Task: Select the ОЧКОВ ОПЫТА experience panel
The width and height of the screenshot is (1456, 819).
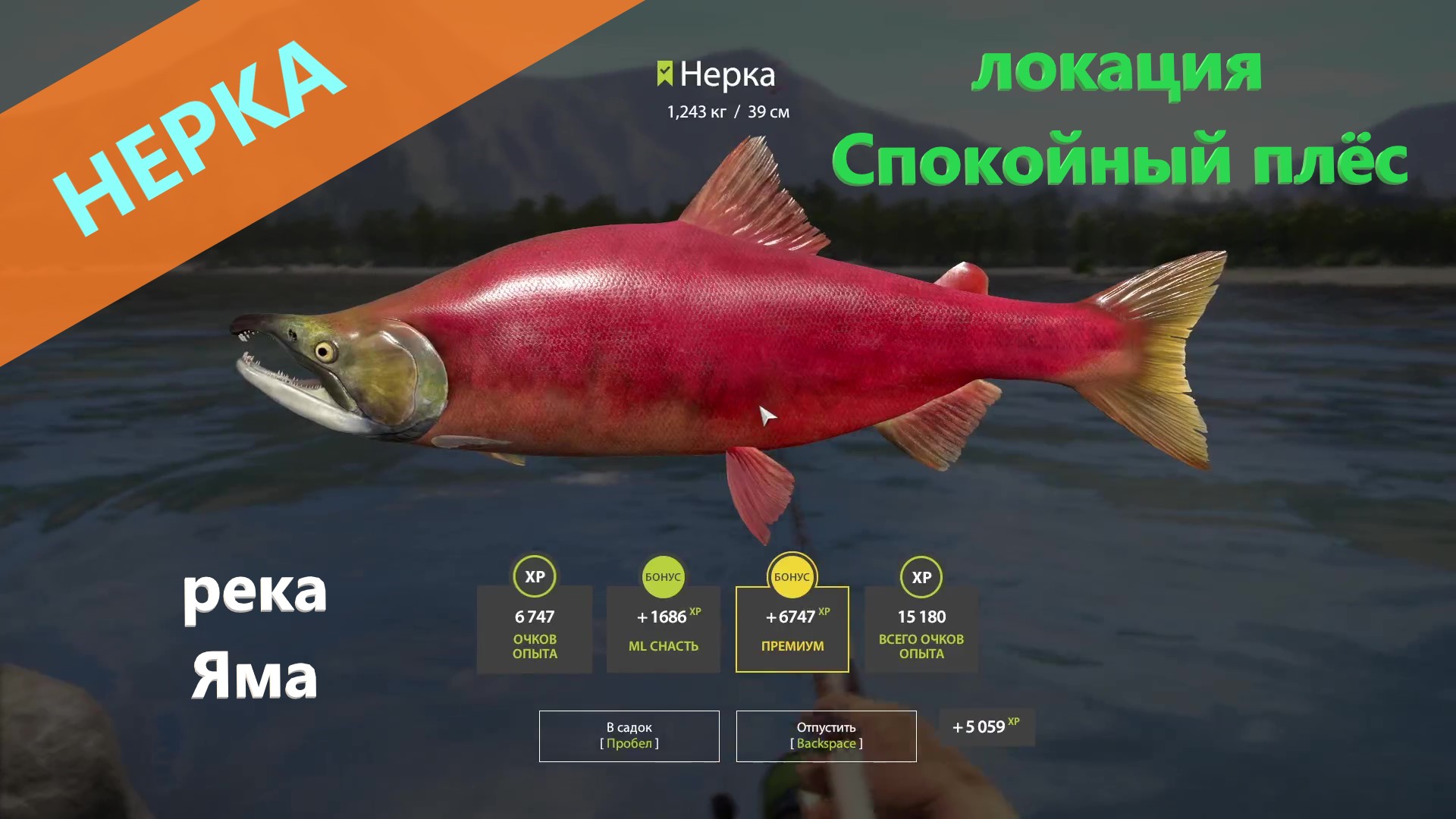Action: pos(534,629)
